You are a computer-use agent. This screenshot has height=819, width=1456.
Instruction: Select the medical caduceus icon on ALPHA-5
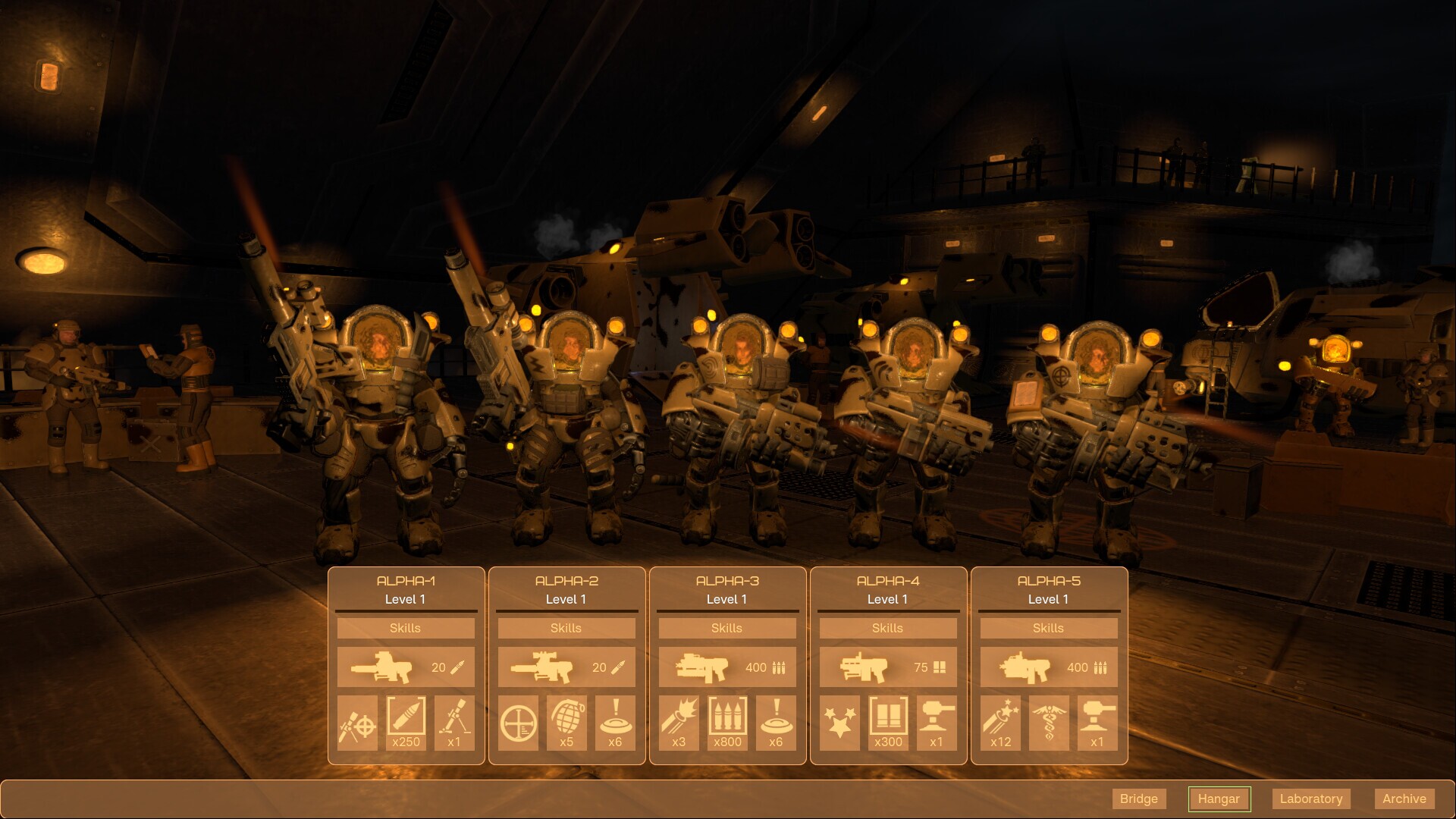(1049, 723)
